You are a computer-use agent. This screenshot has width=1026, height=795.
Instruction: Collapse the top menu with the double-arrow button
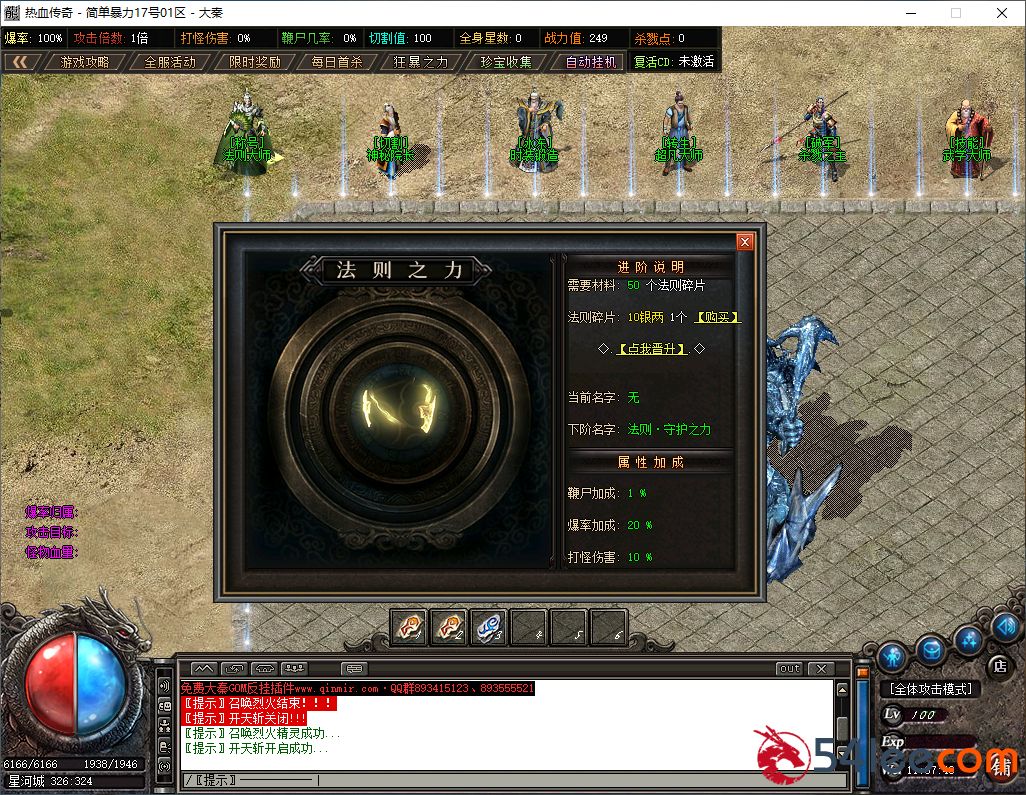19,62
